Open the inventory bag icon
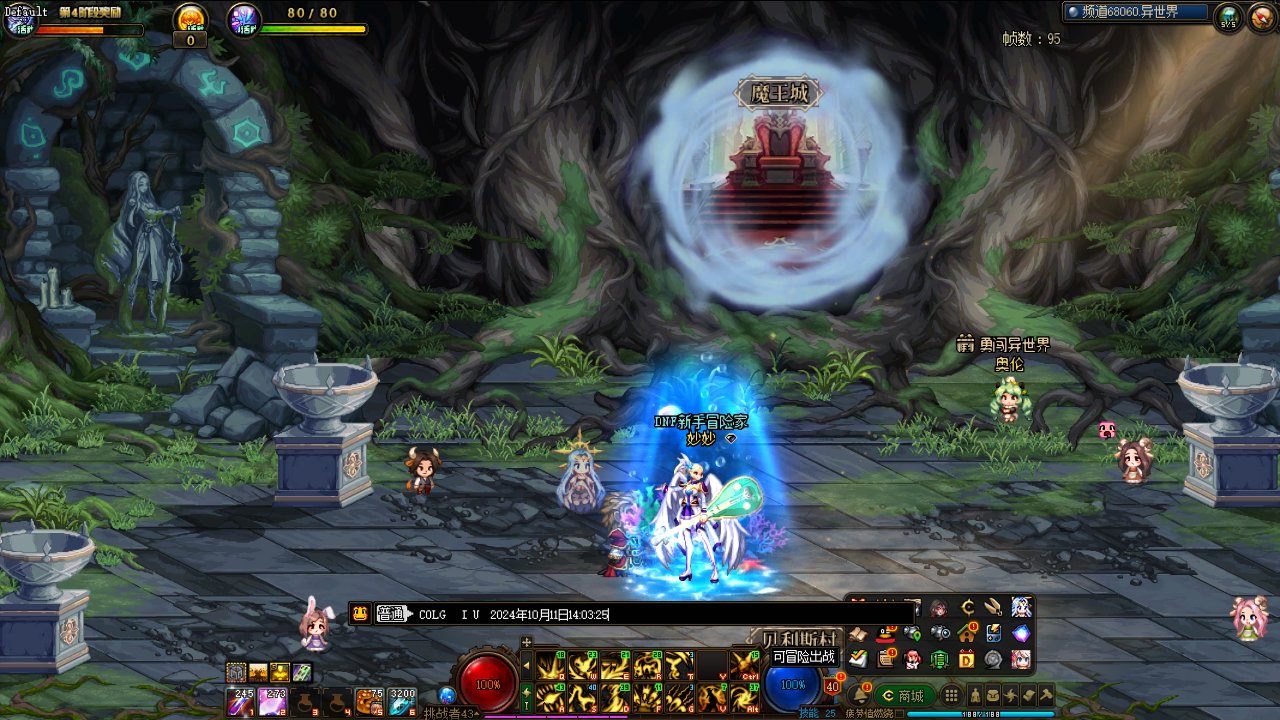1280x720 pixels. coord(993,695)
